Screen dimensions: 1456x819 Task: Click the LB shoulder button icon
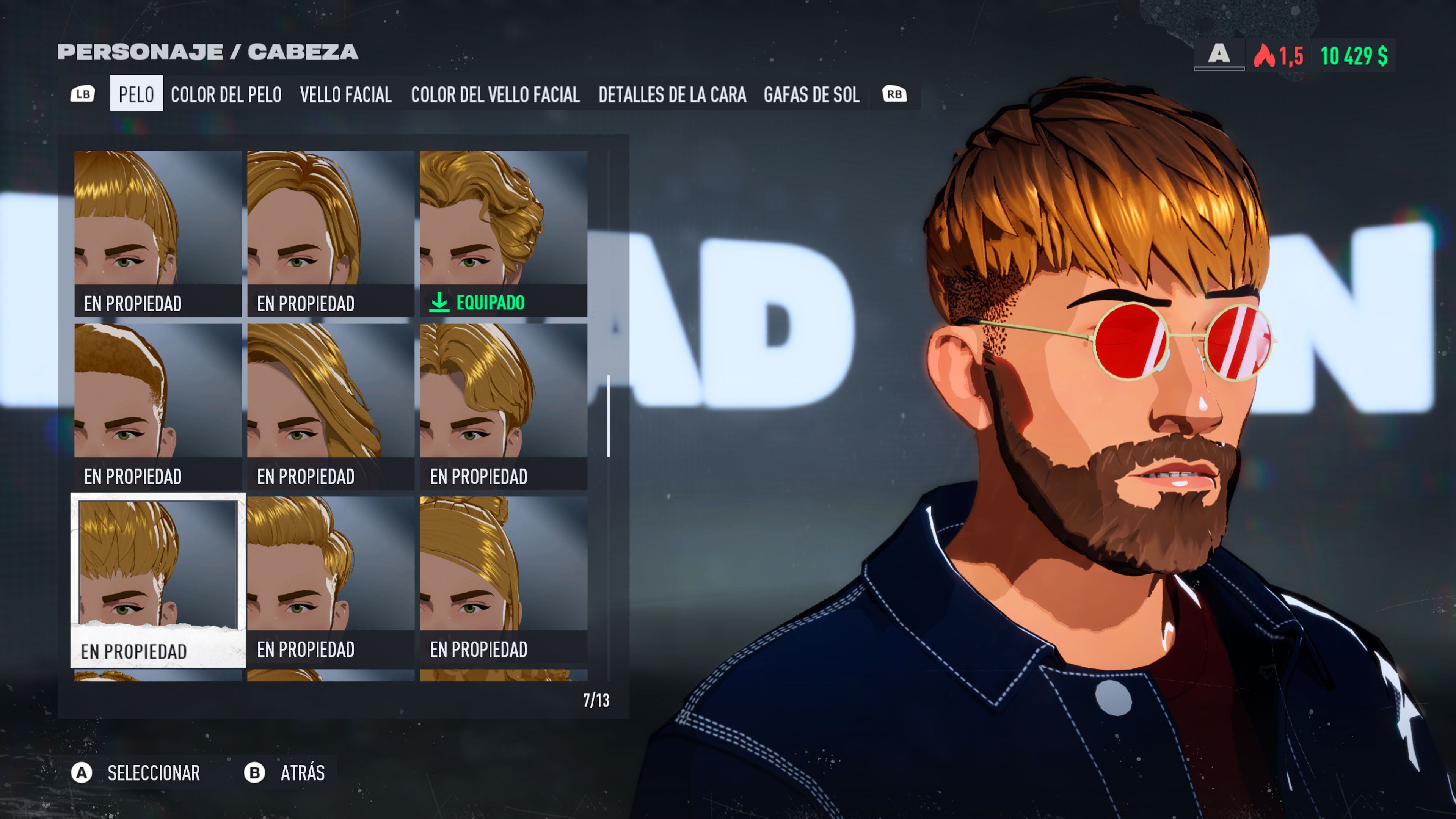point(84,94)
